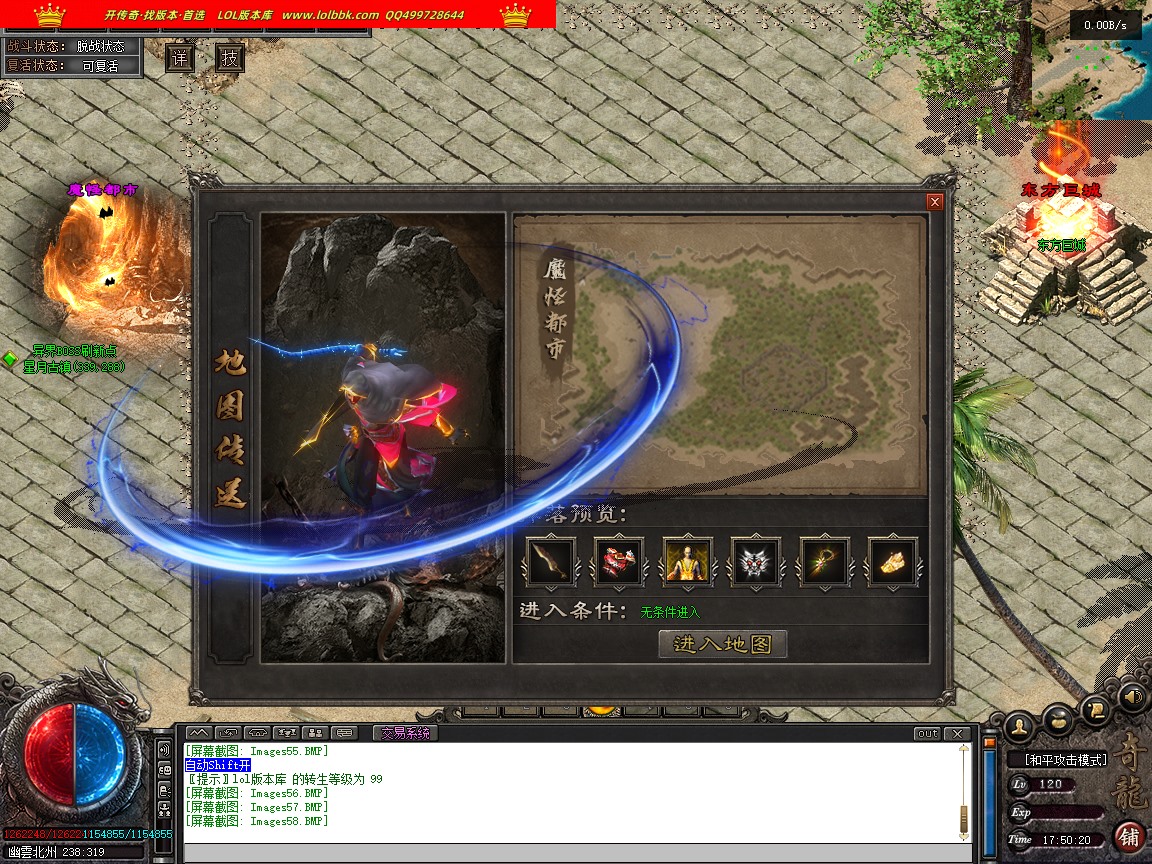Click the chat window's out button
Screen dimensions: 1152x864
coord(928,734)
